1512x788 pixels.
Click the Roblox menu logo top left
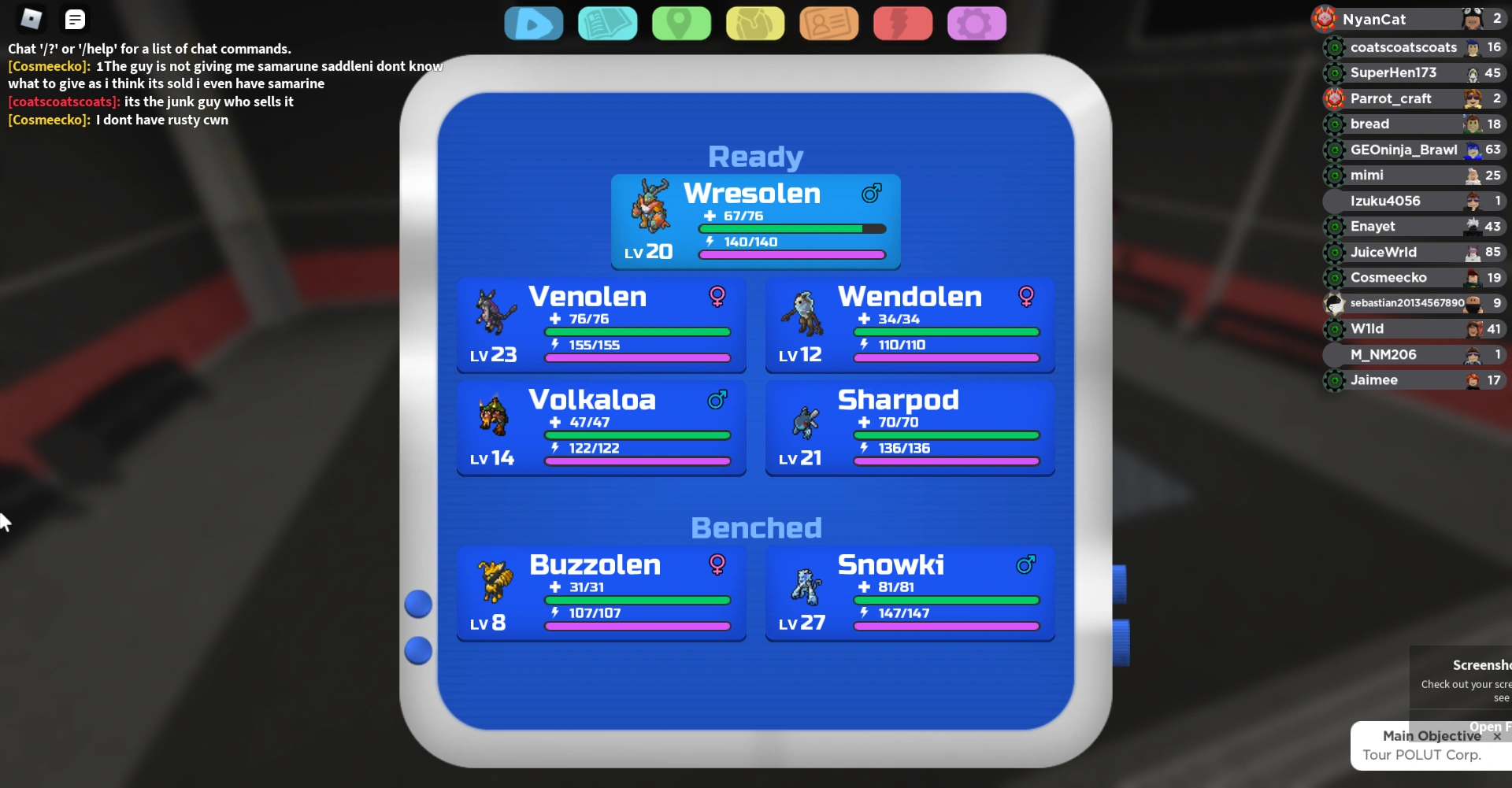[x=30, y=18]
